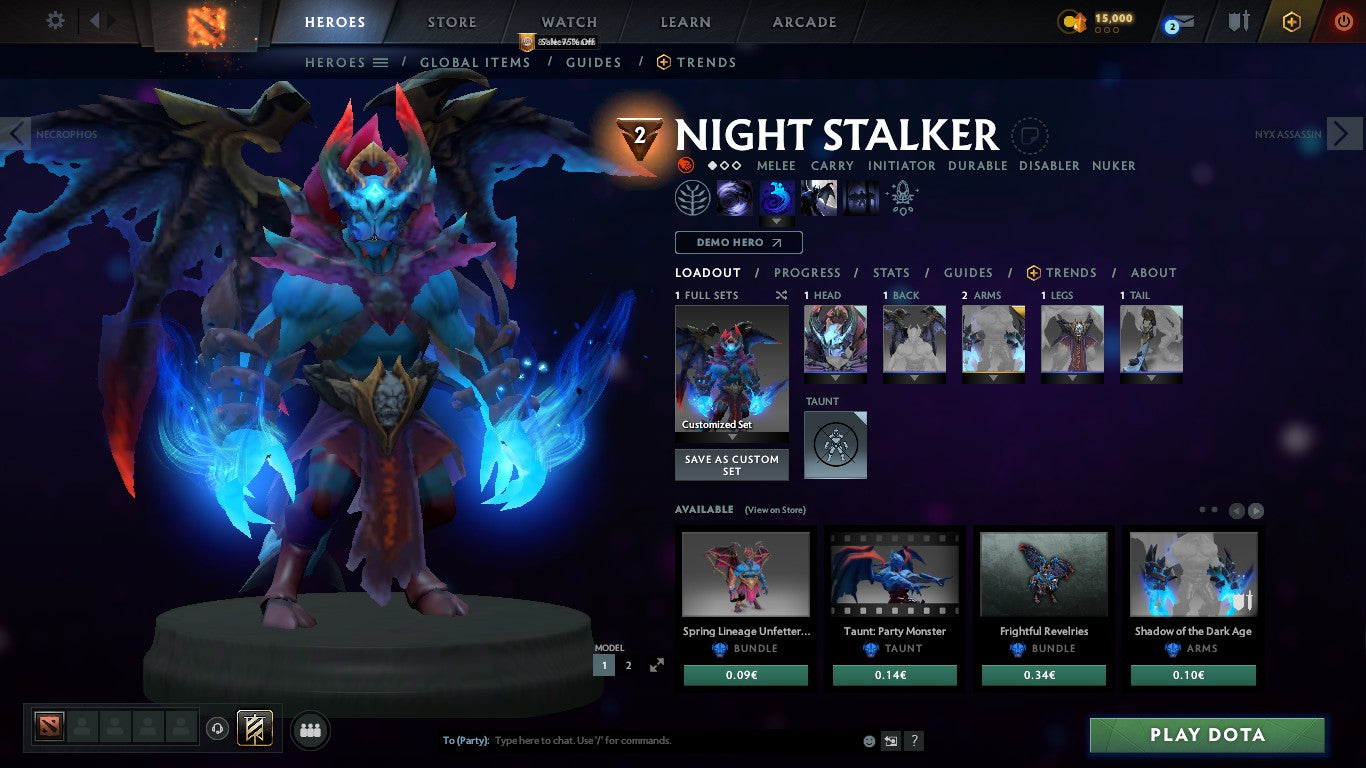Viewport: 1366px width, 768px height.
Task: Click the PLAY DOTA button
Action: (1206, 735)
